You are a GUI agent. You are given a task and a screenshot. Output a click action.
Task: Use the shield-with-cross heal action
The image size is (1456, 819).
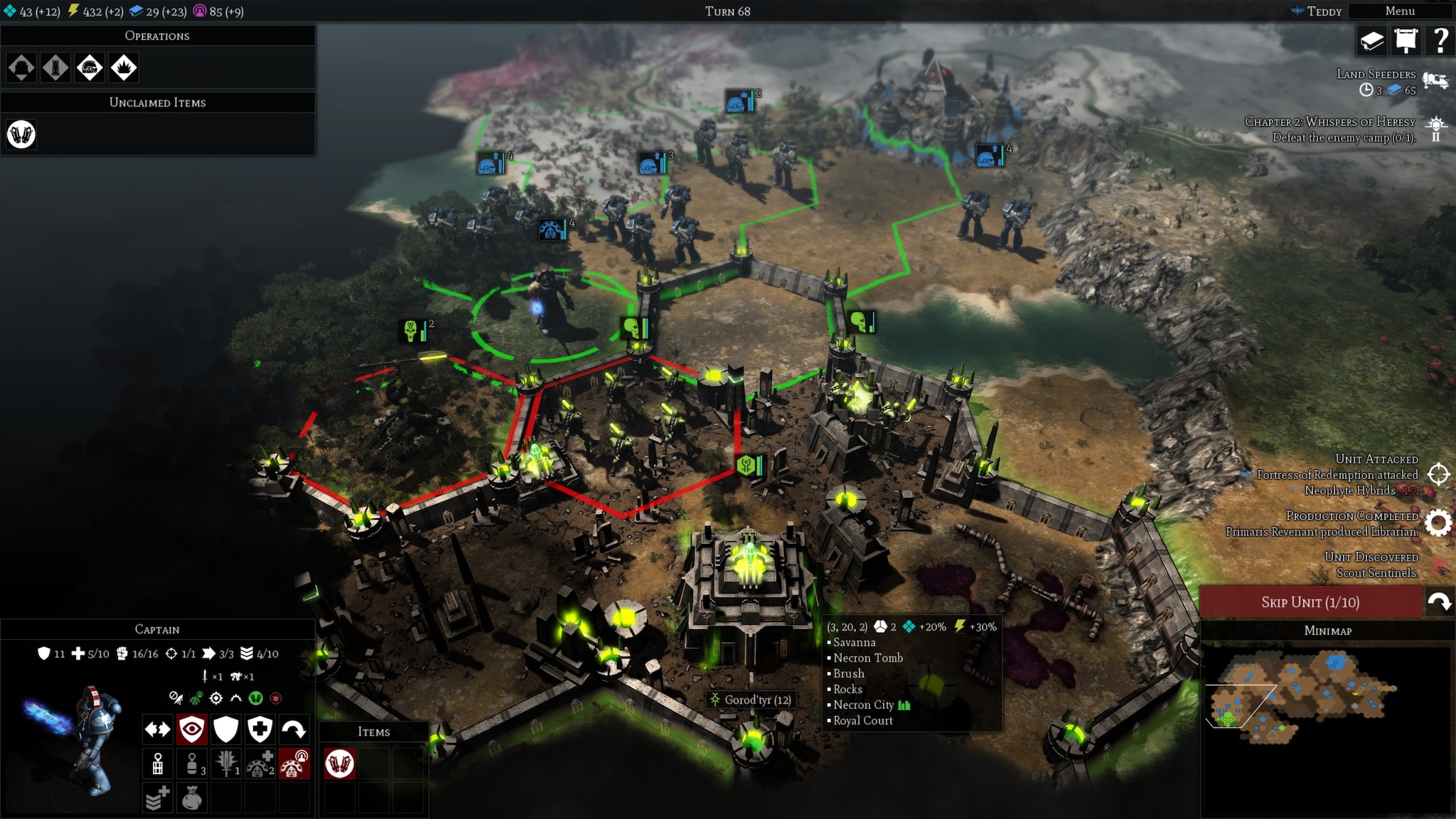pos(260,729)
